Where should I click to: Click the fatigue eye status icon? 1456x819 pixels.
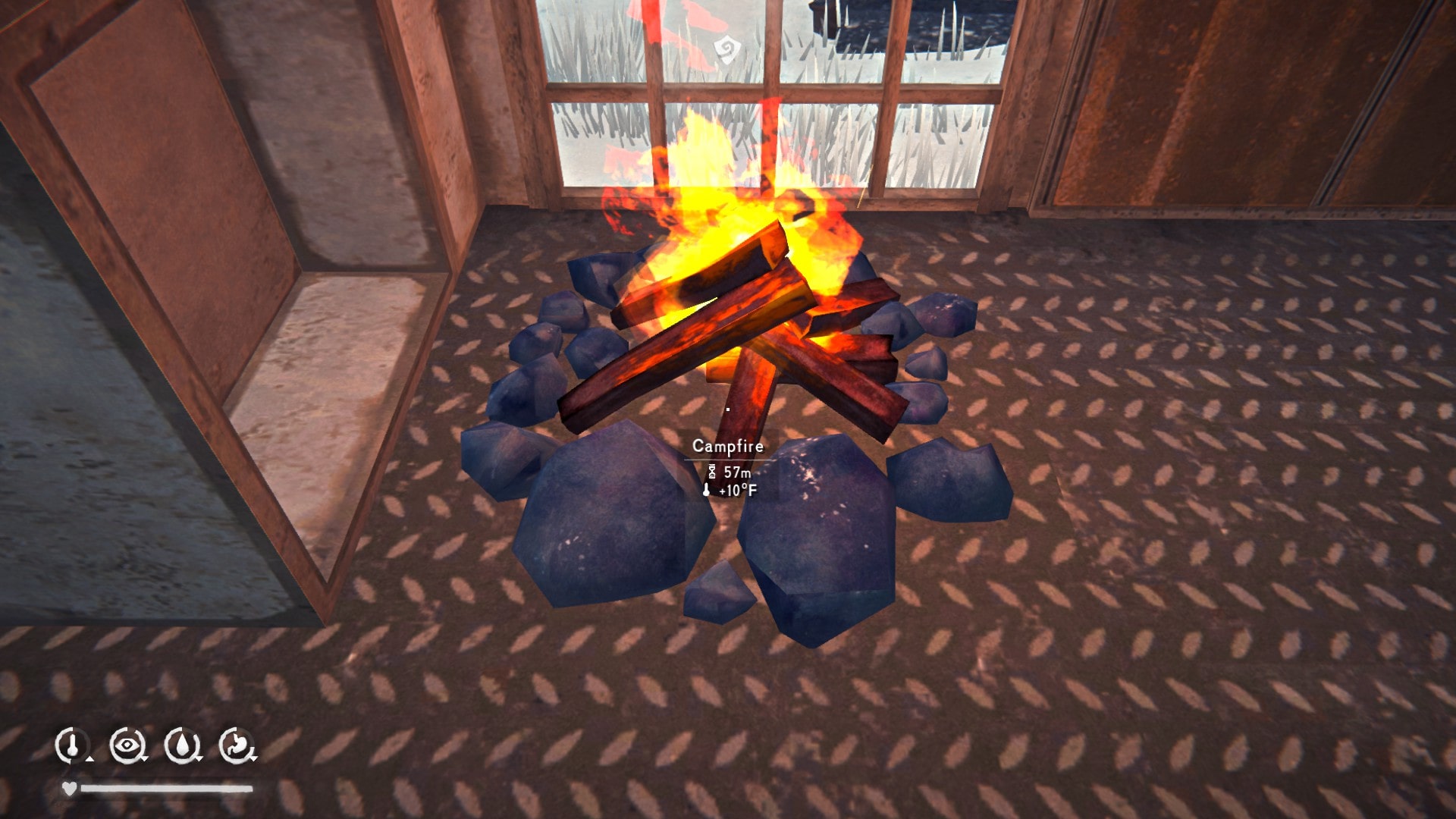click(127, 744)
